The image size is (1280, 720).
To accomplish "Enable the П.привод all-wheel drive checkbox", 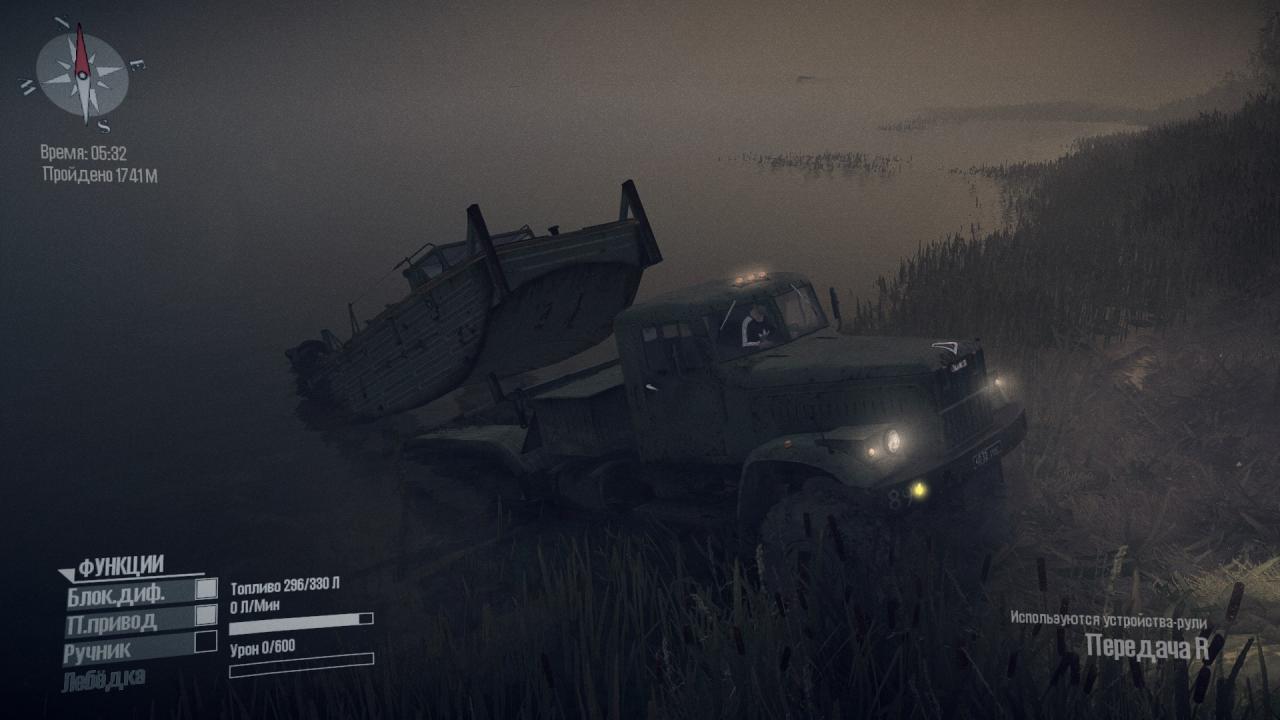I will click(x=206, y=615).
